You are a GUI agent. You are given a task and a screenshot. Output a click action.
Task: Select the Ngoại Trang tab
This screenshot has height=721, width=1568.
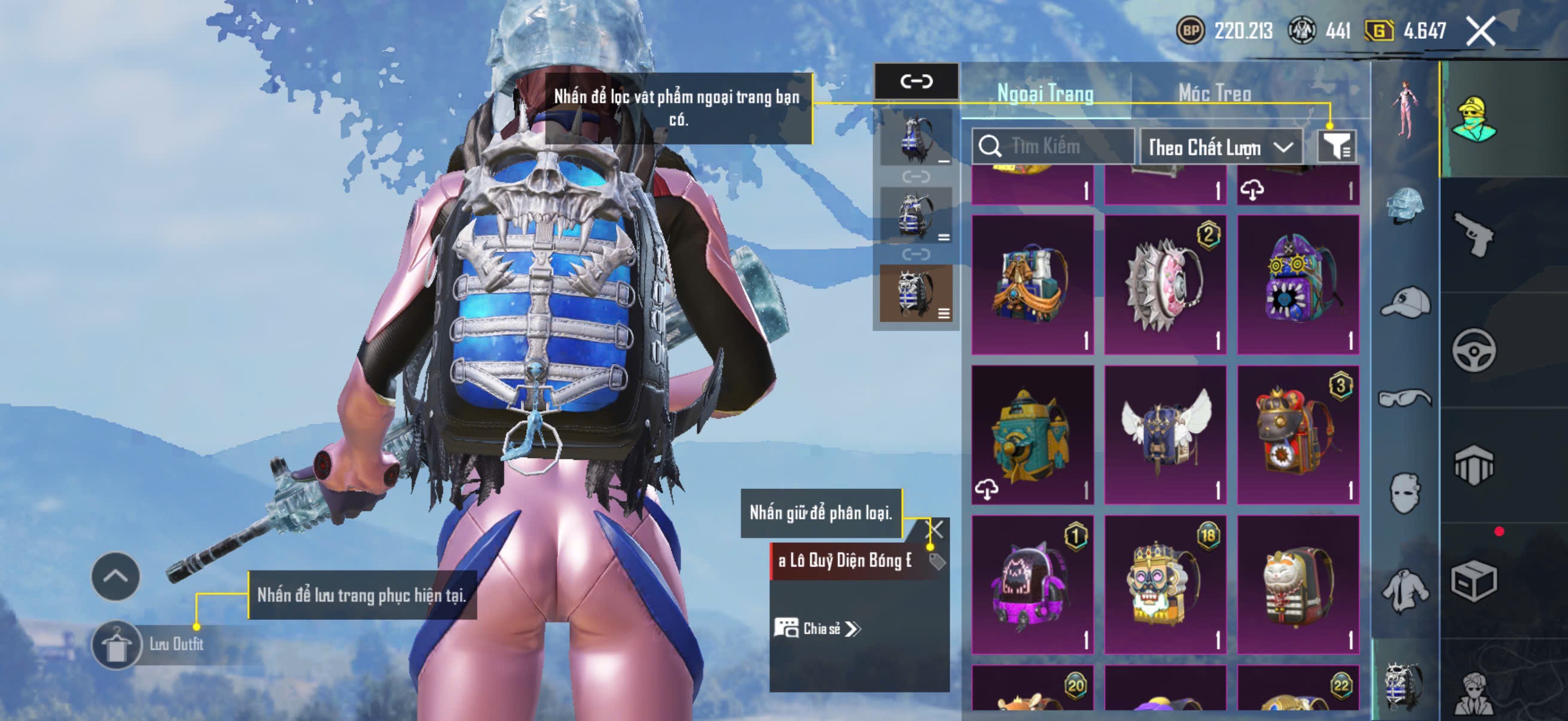point(1045,93)
